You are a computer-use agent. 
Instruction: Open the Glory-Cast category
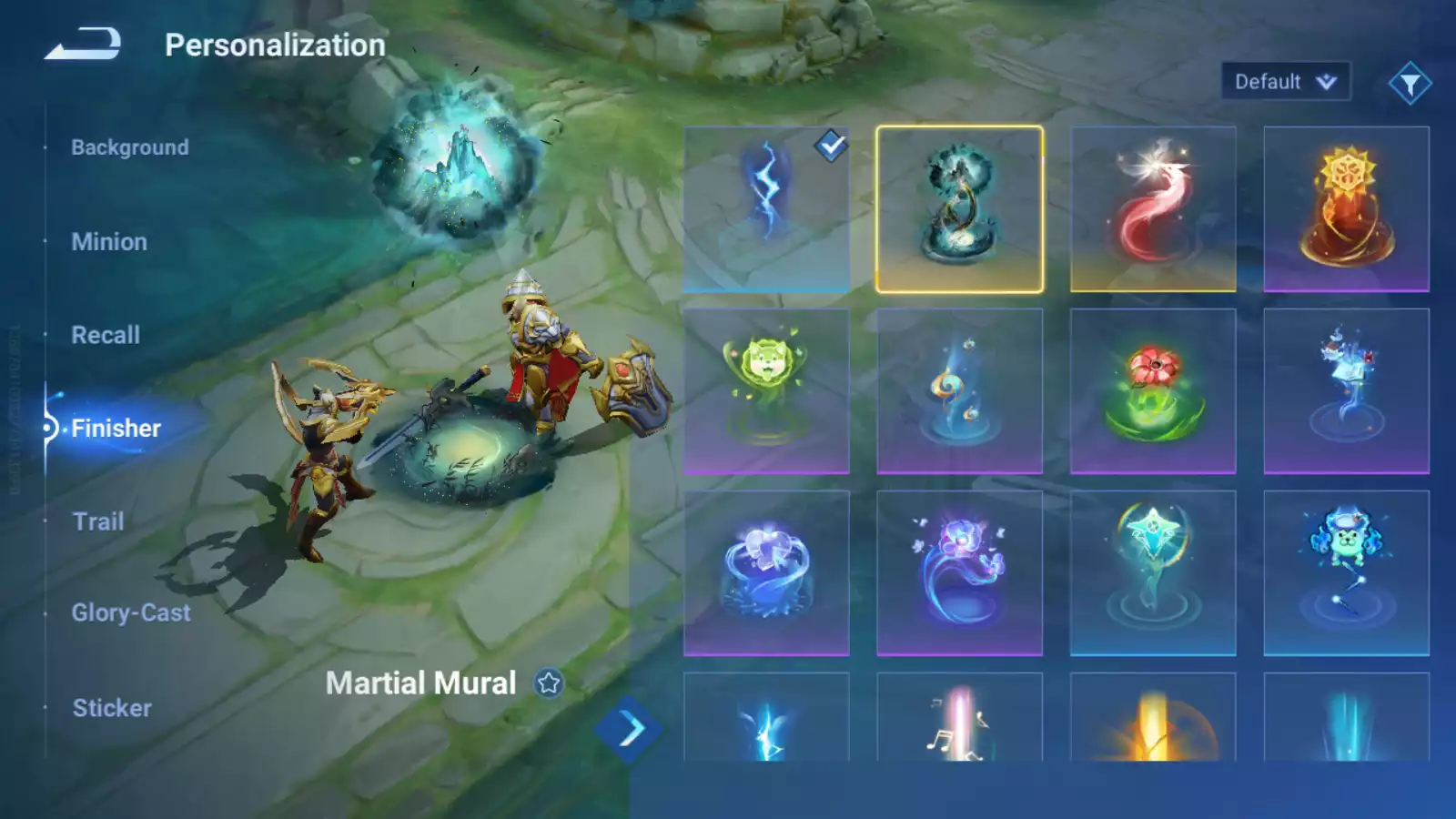click(131, 612)
